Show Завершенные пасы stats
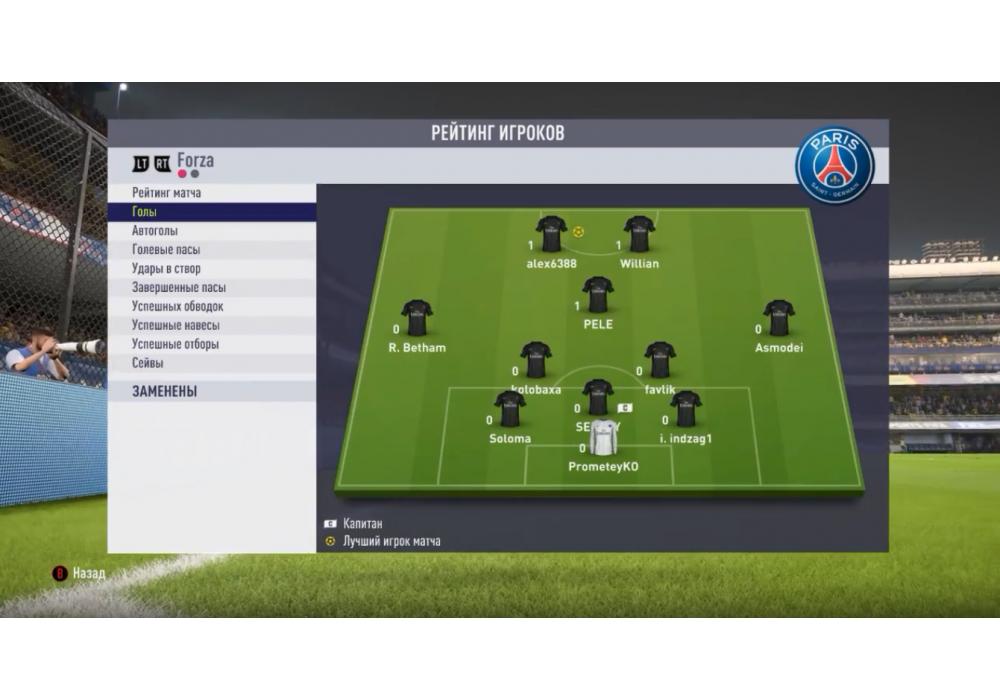This screenshot has width=1000, height=700. pyautogui.click(x=212, y=288)
